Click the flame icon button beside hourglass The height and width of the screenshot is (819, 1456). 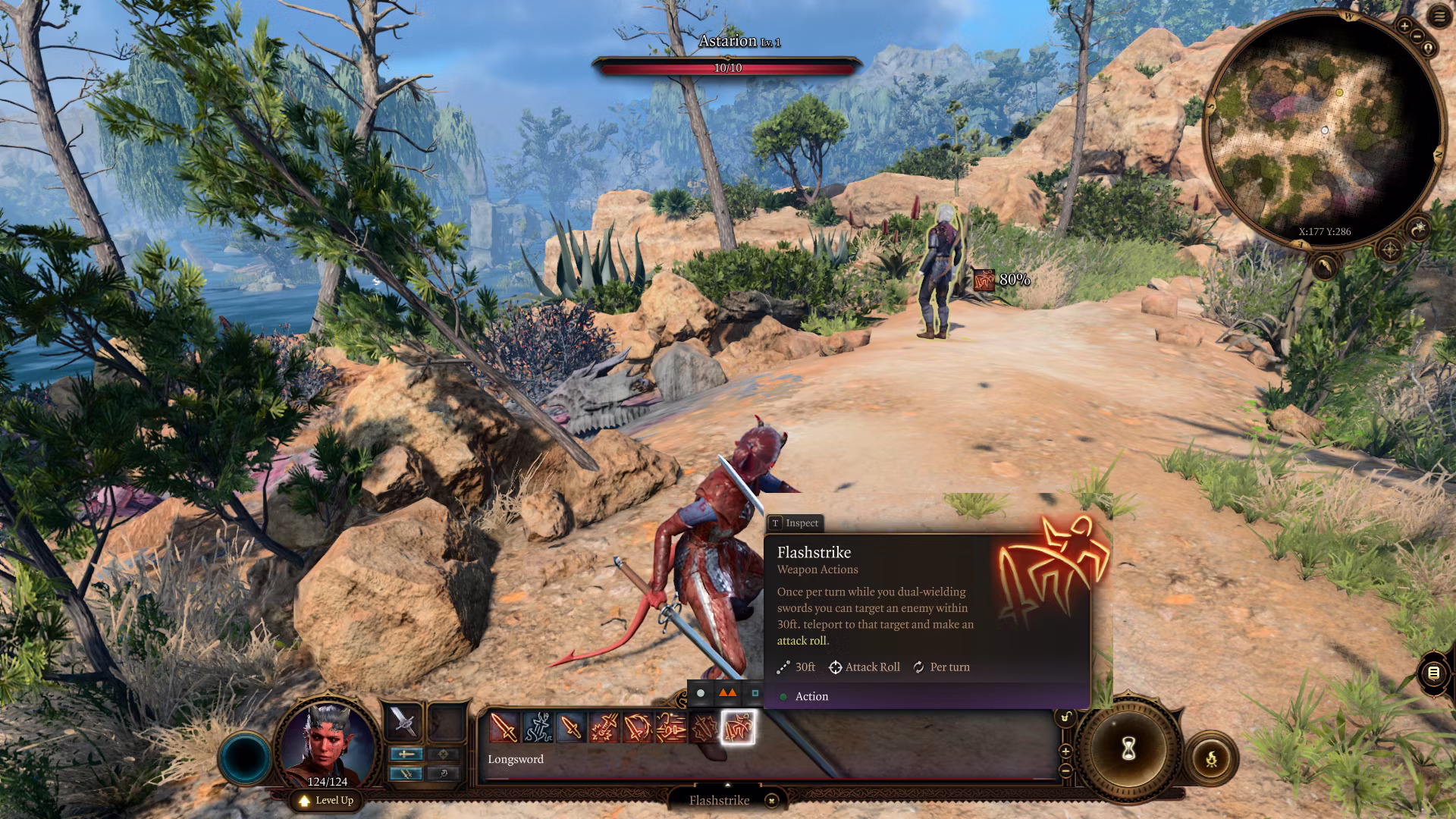1211,758
